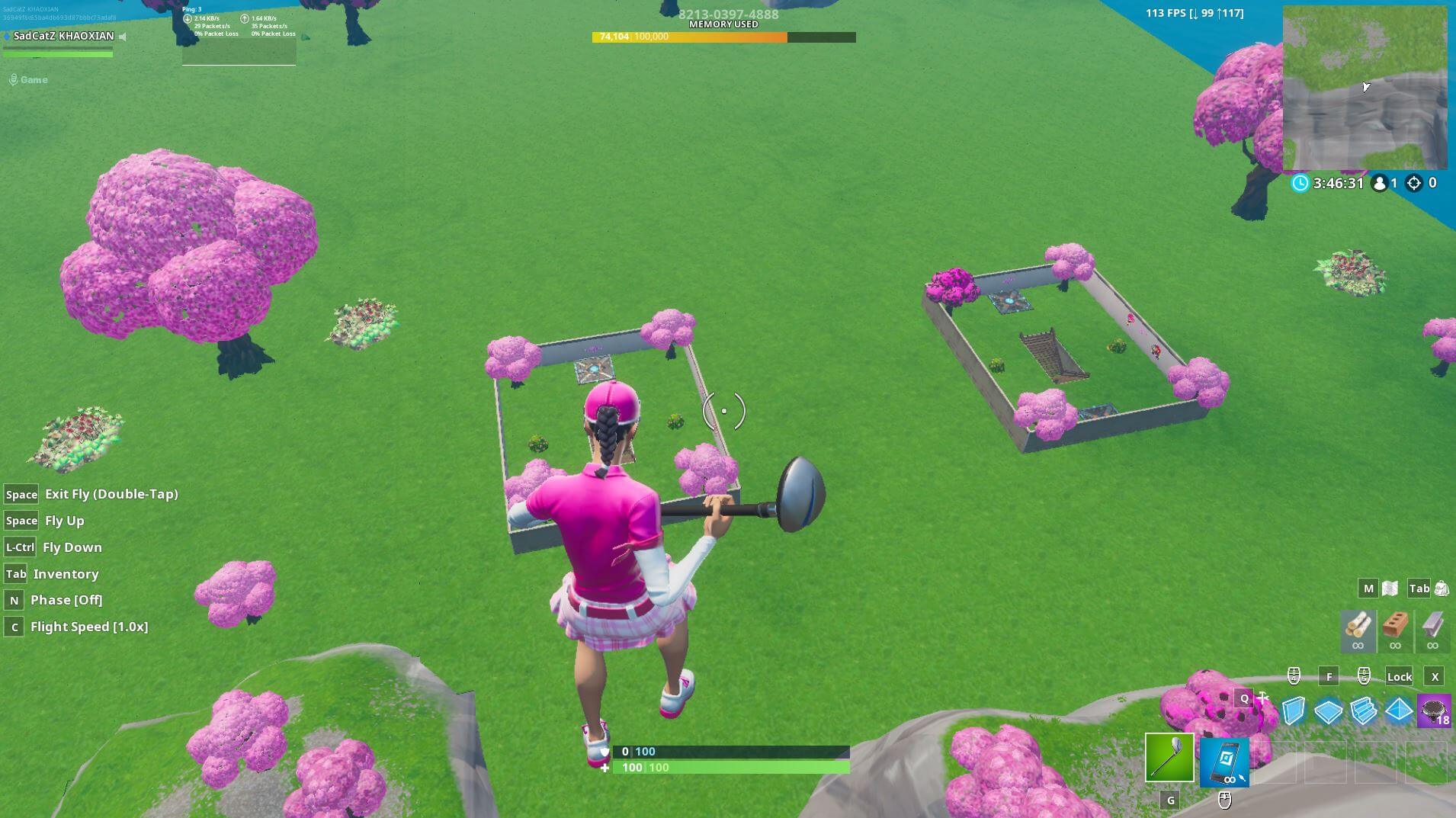Open the map with the M icon
The image size is (1456, 818).
pyautogui.click(x=1368, y=588)
